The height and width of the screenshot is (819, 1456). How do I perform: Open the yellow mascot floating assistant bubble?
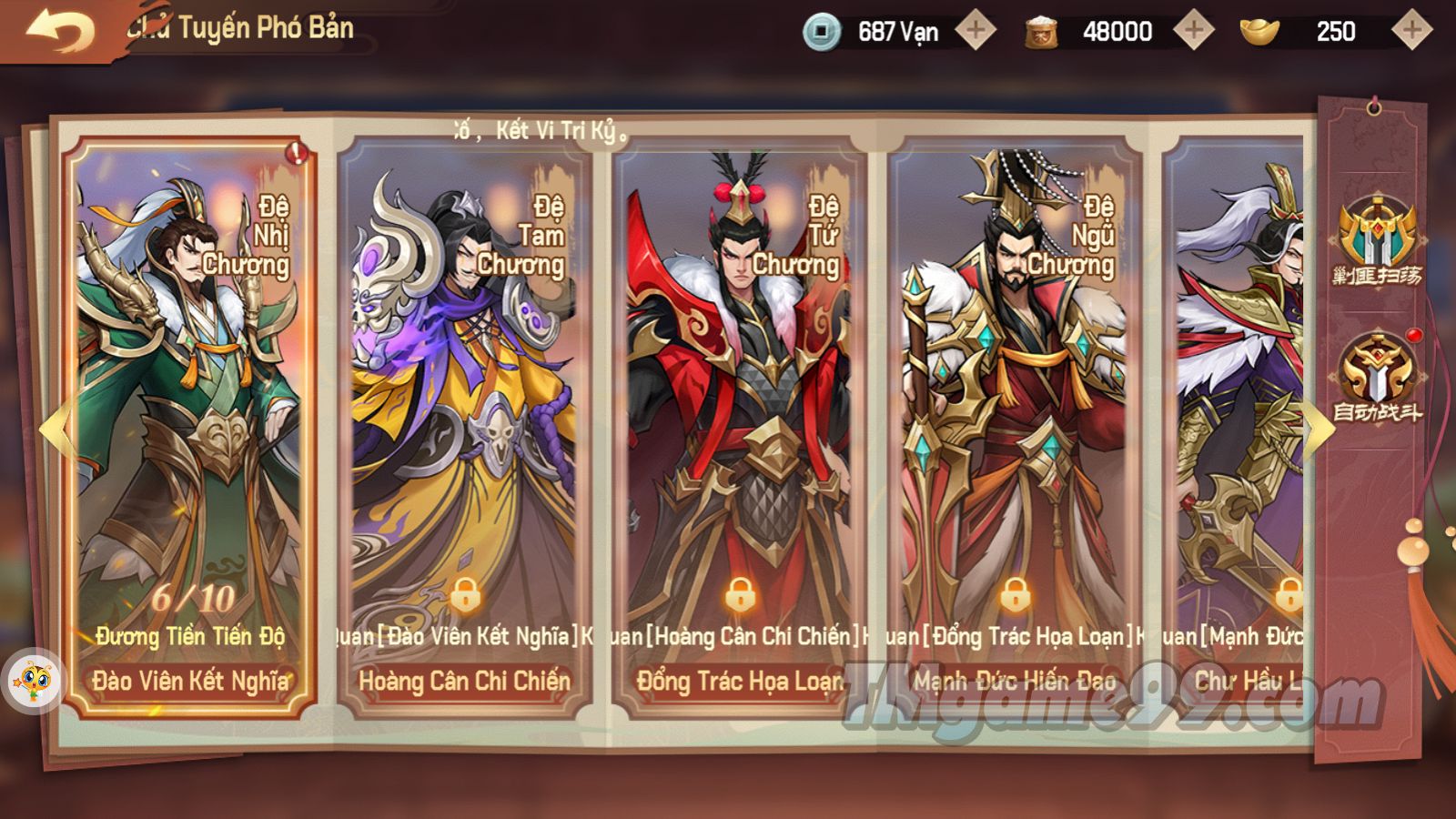[x=35, y=680]
